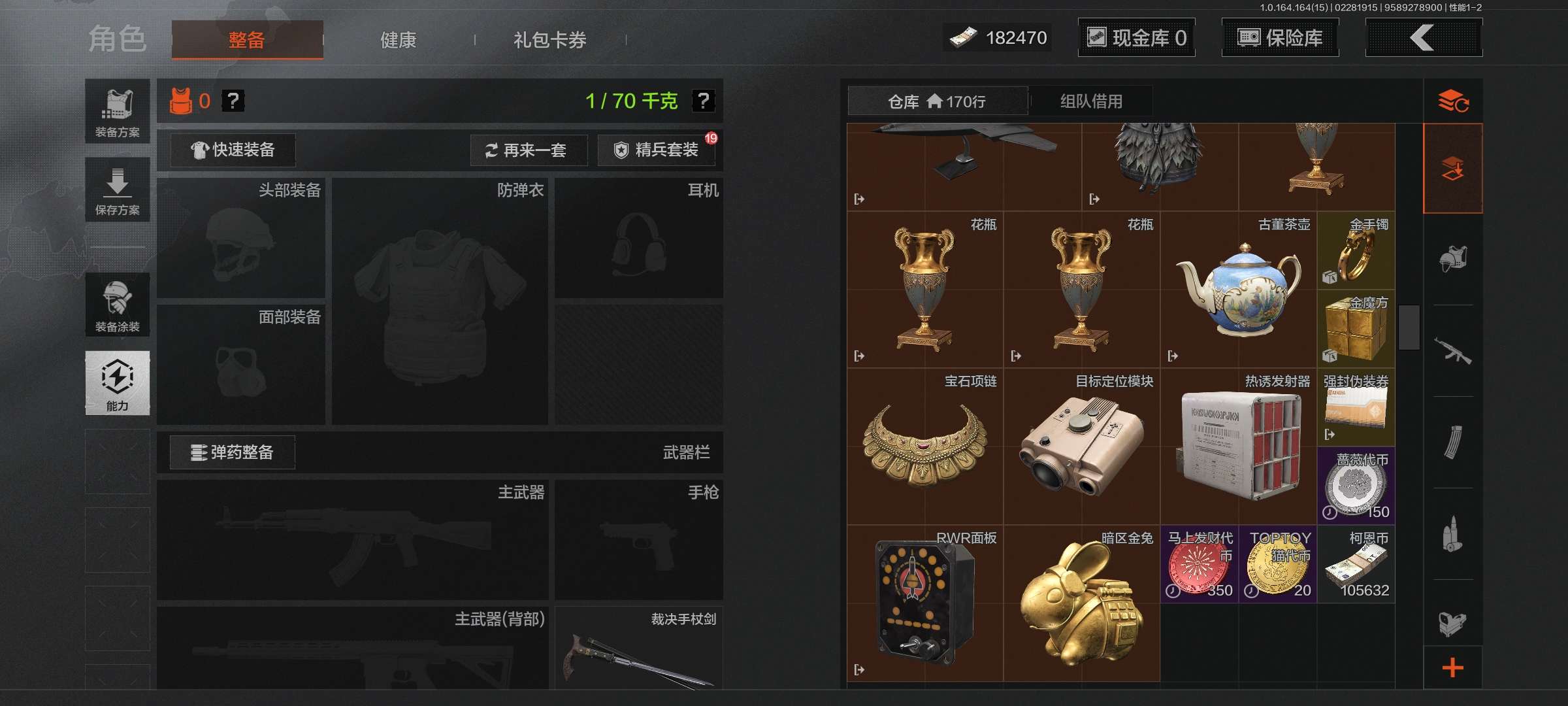Expand the 装备方案 equipment plan panel
Screen dimensions: 1568x706
[x=118, y=111]
